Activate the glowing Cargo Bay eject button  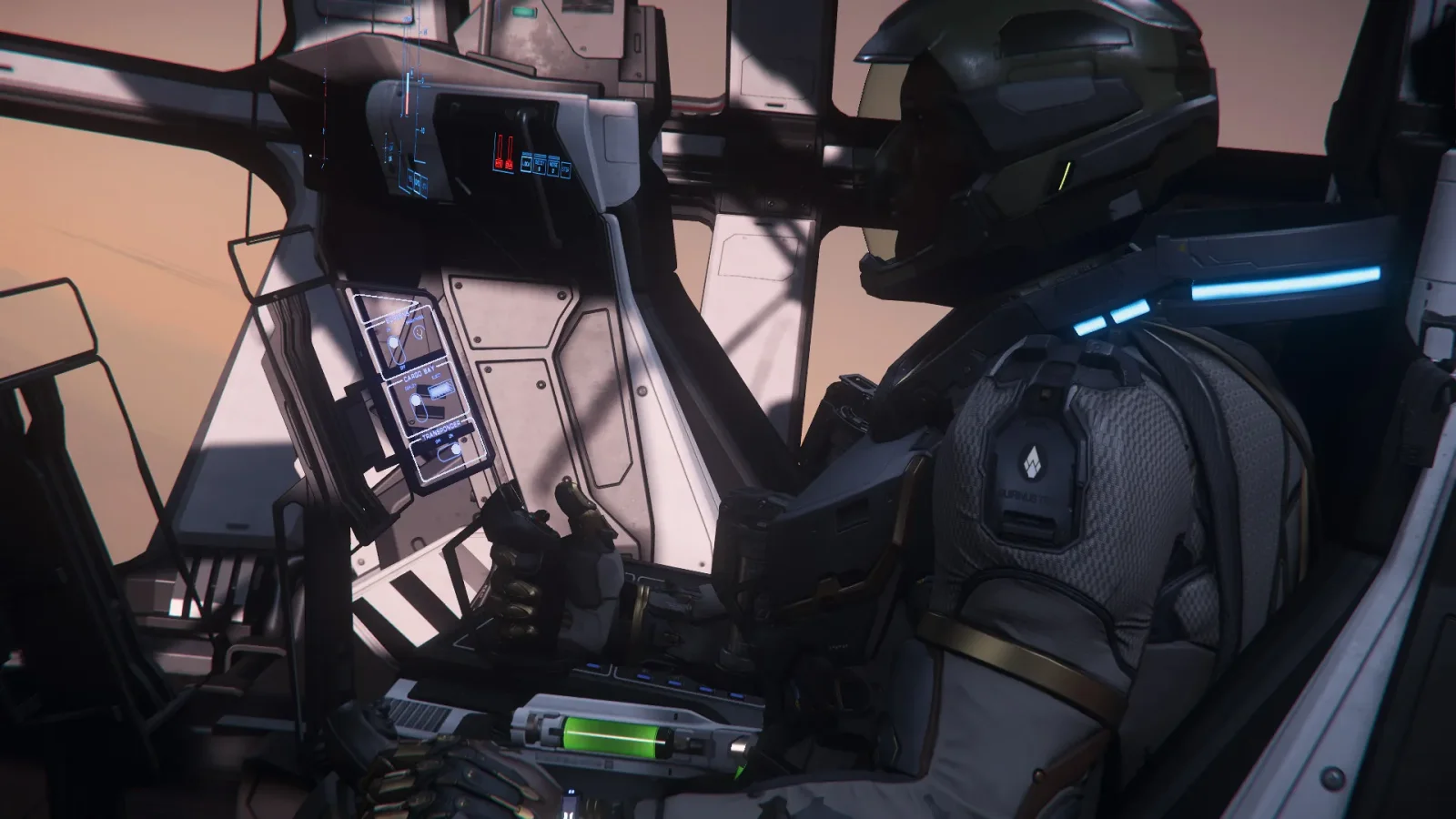click(441, 391)
